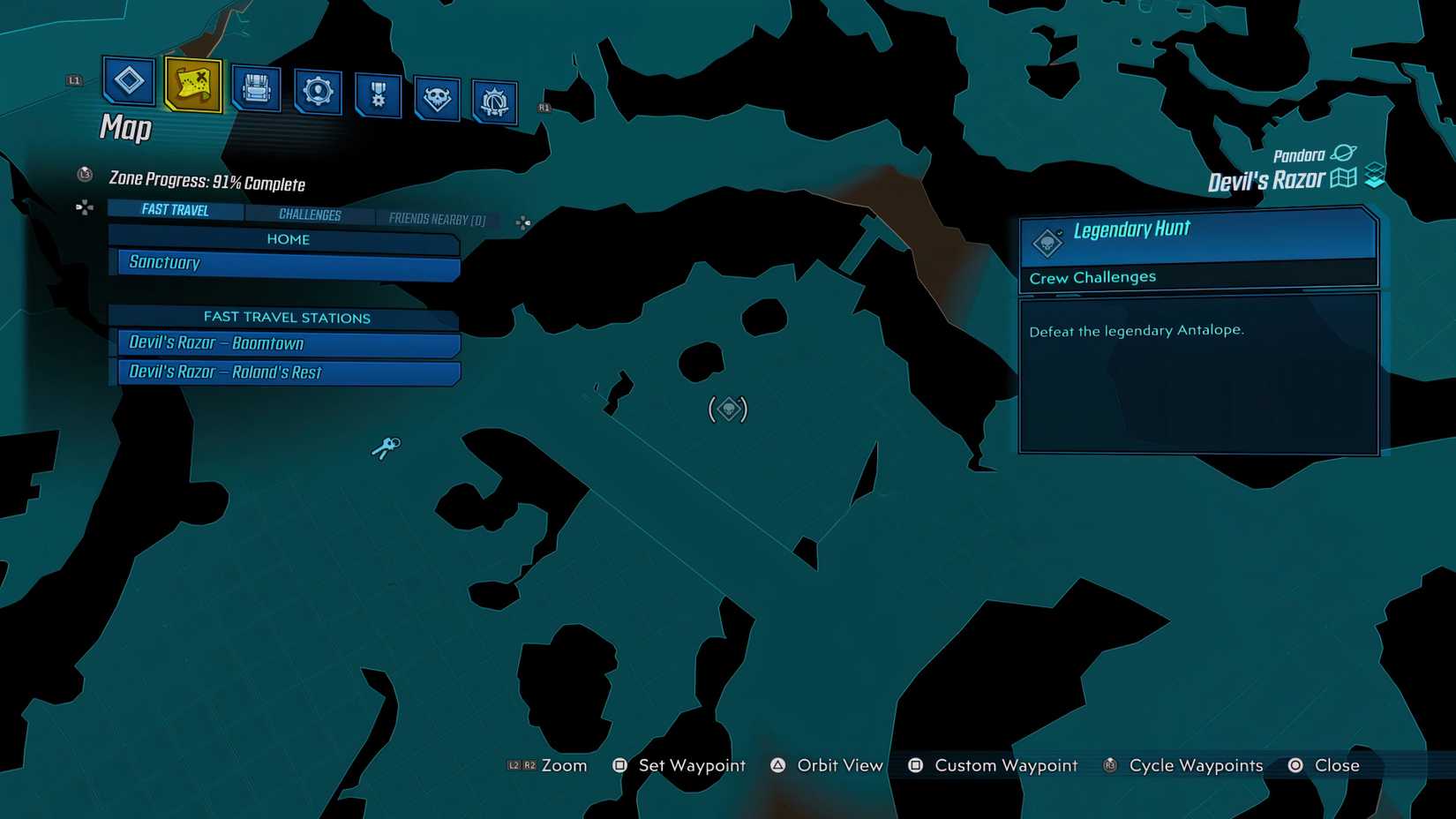Viewport: 1456px width, 819px height.
Task: Open the backpack Inventory icon
Action: click(256, 87)
